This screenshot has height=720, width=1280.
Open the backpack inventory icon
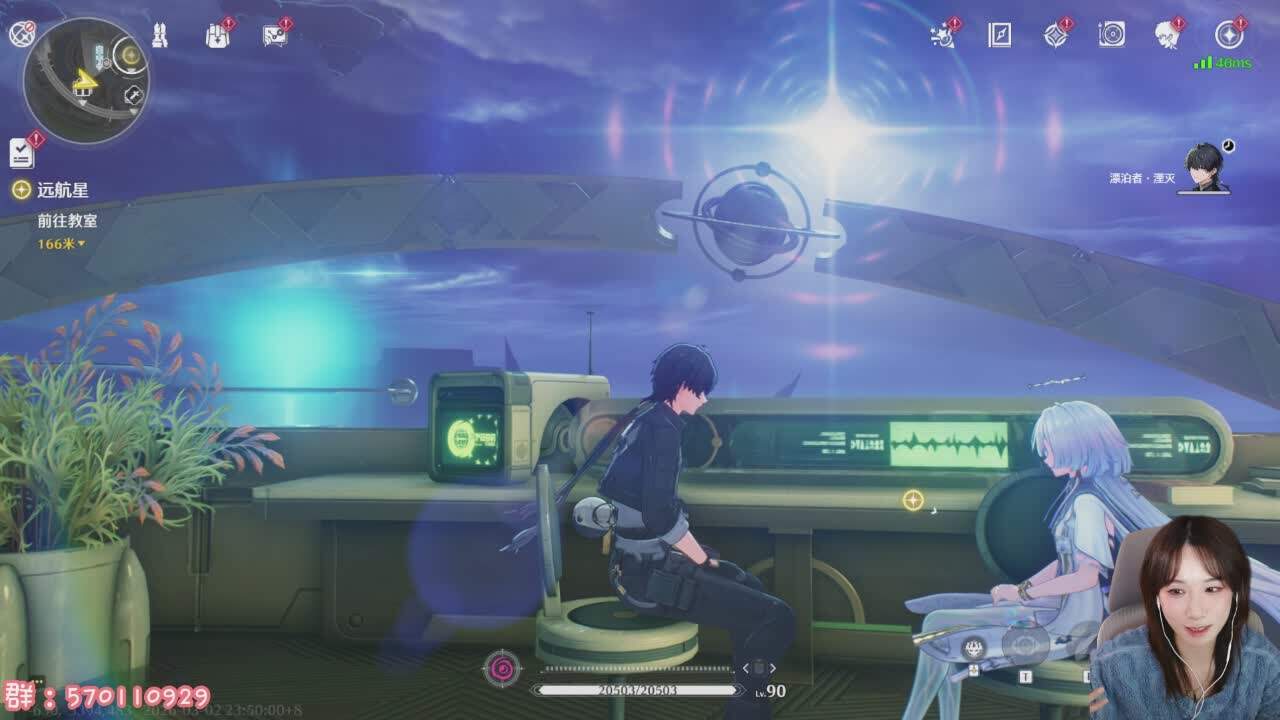point(217,35)
